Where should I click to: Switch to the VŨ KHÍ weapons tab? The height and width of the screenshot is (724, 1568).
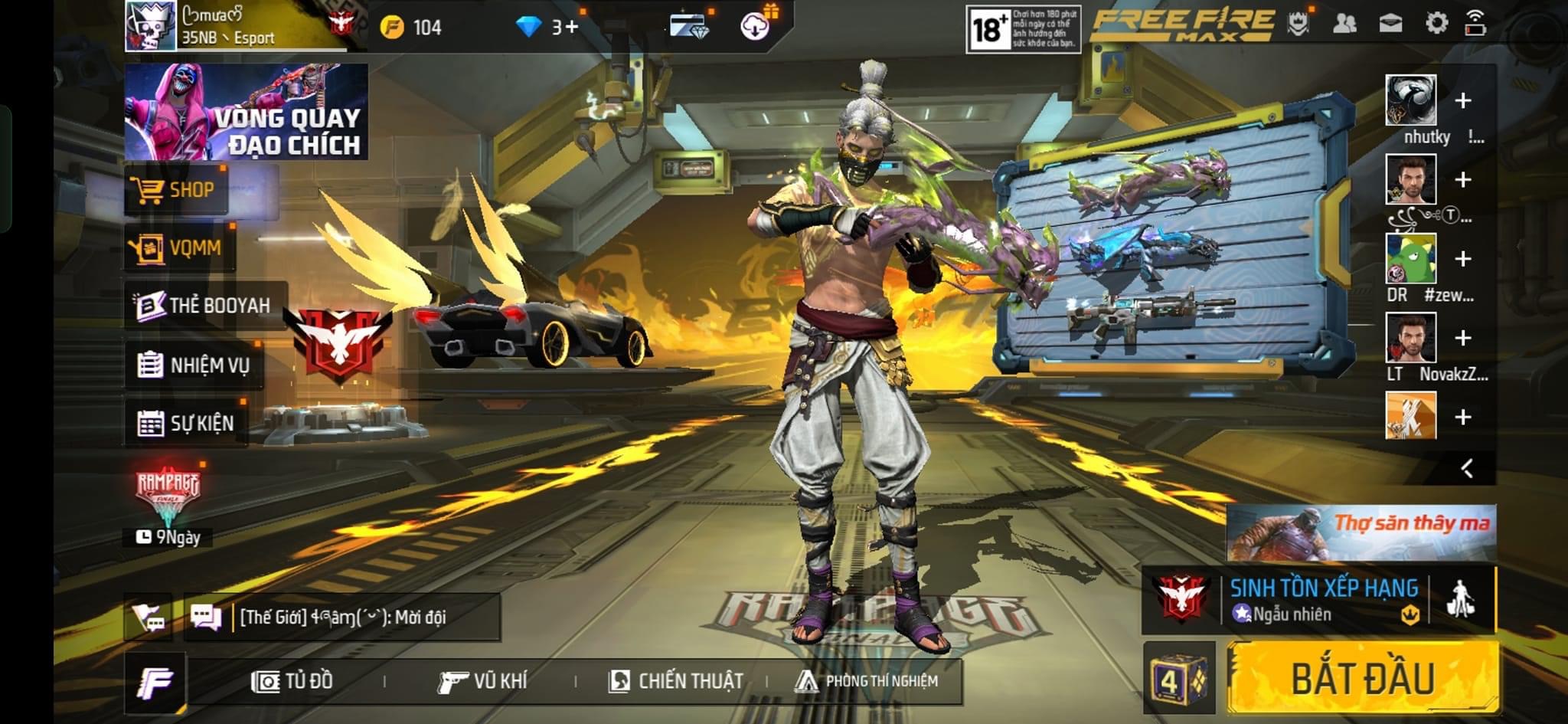(482, 680)
